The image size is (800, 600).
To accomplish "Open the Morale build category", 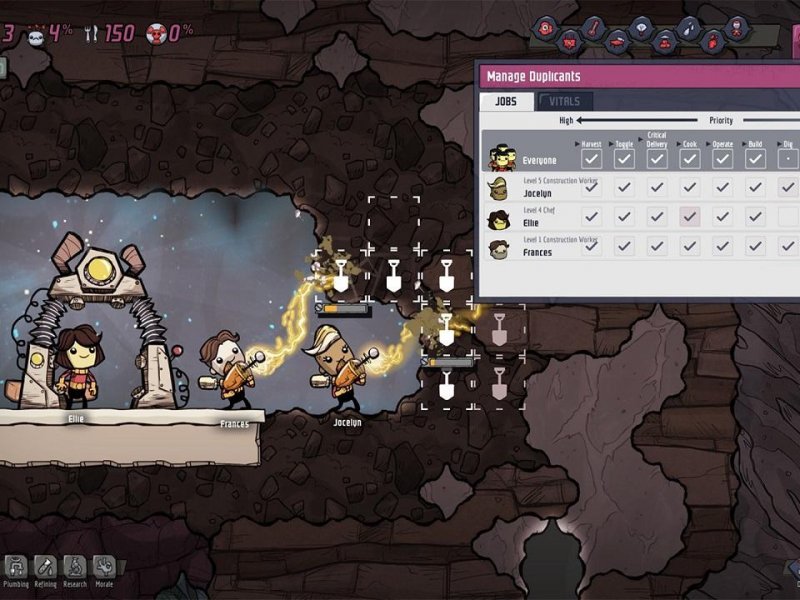I will [104, 568].
